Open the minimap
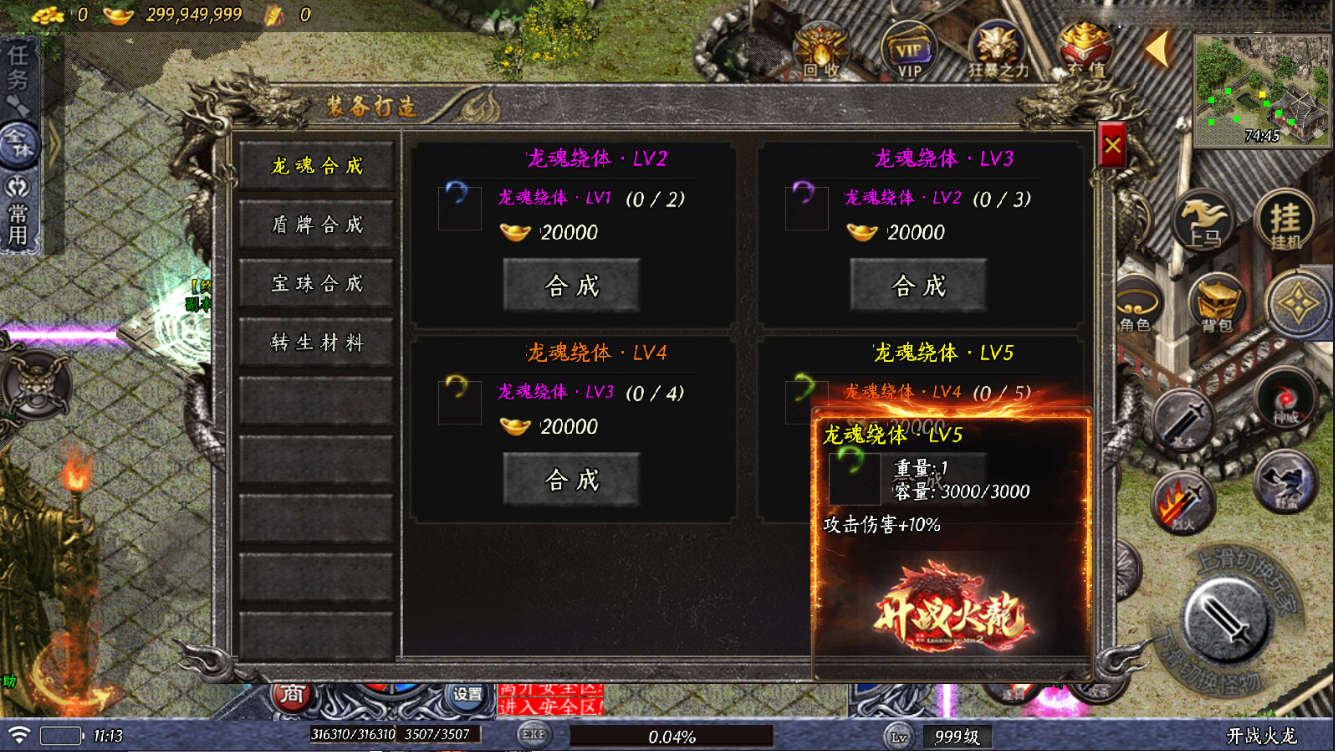1335x752 pixels. [x=1262, y=90]
